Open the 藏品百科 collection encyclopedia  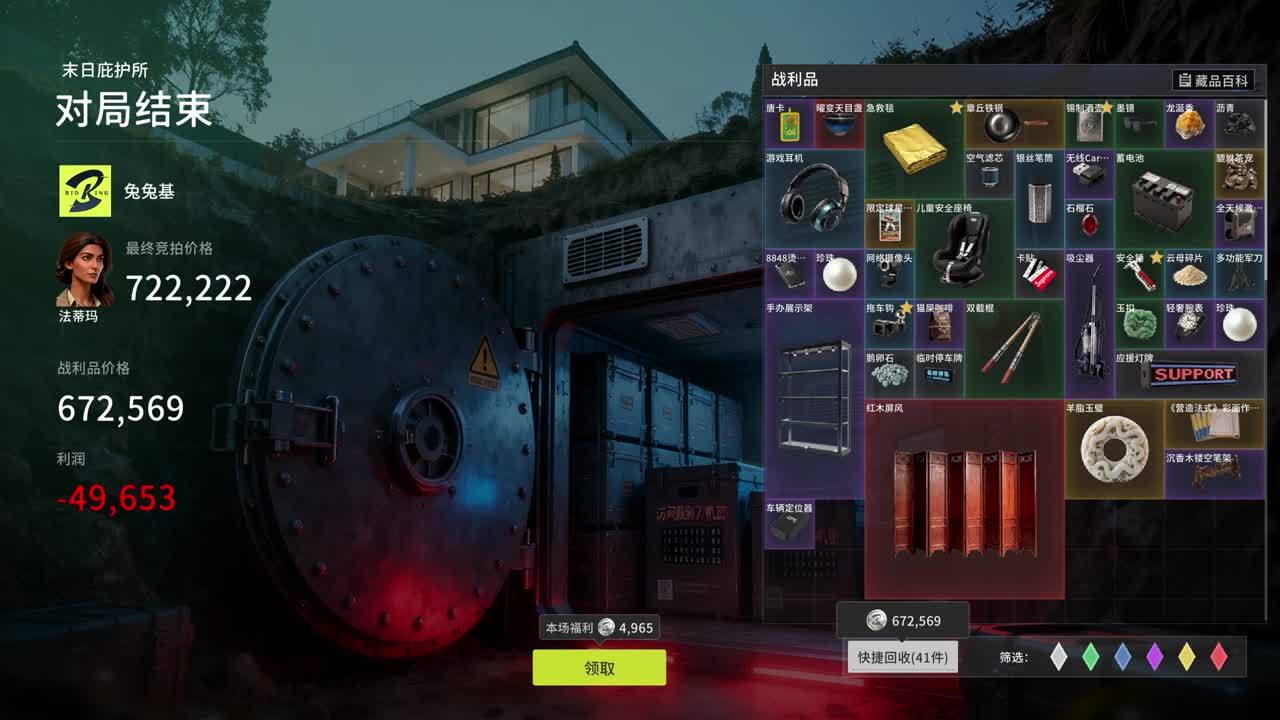point(1214,80)
